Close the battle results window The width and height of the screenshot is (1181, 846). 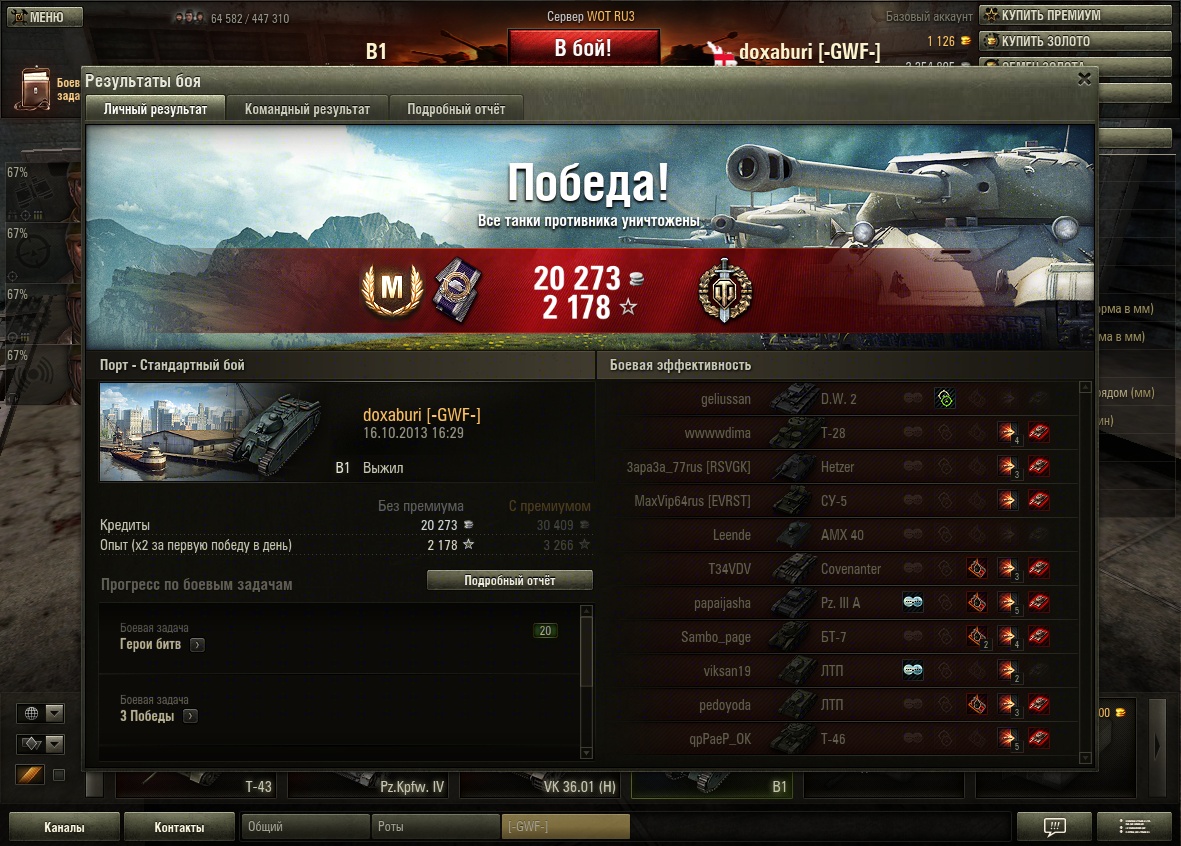[x=1084, y=80]
